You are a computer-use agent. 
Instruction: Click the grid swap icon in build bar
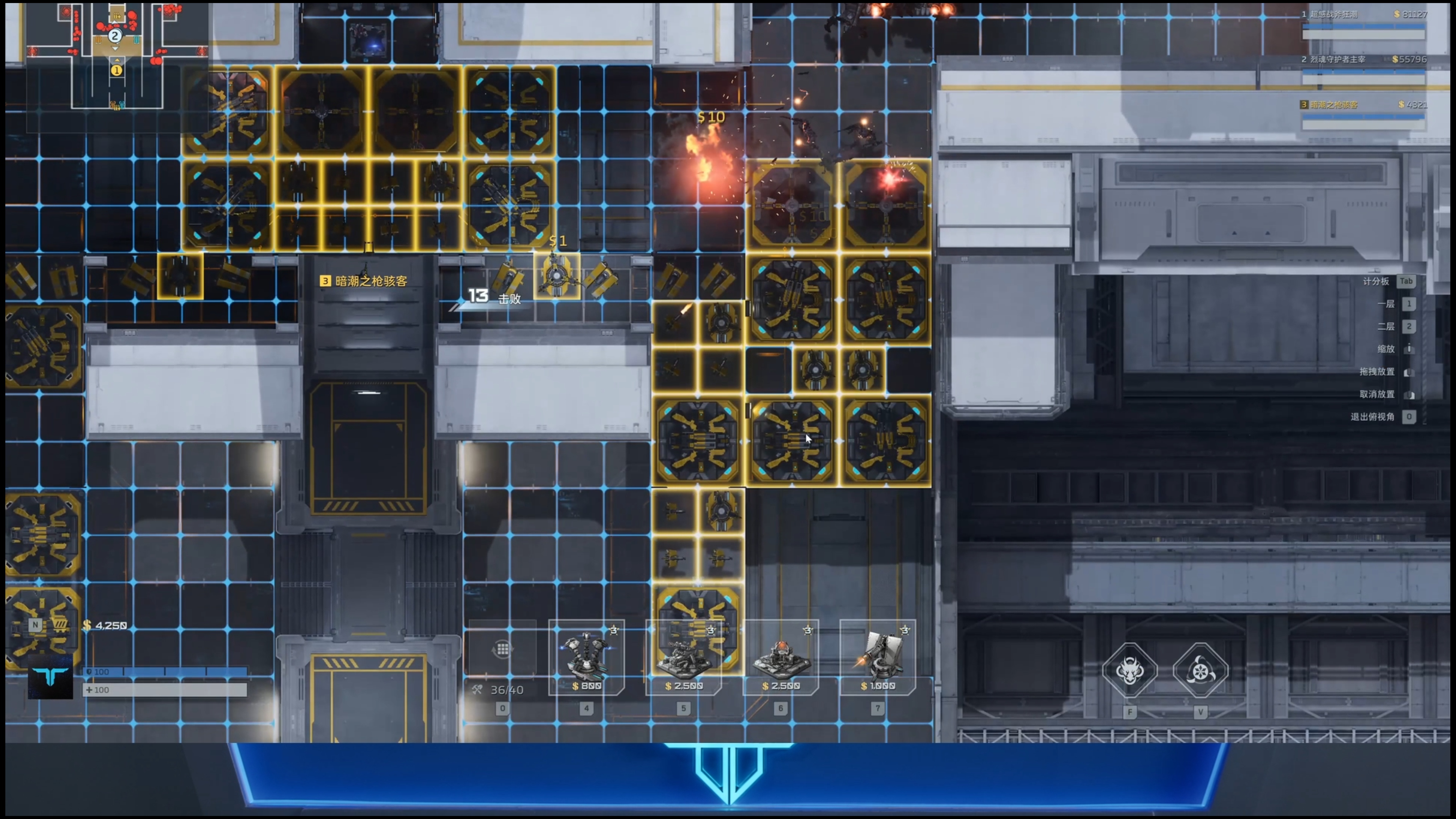tap(502, 649)
